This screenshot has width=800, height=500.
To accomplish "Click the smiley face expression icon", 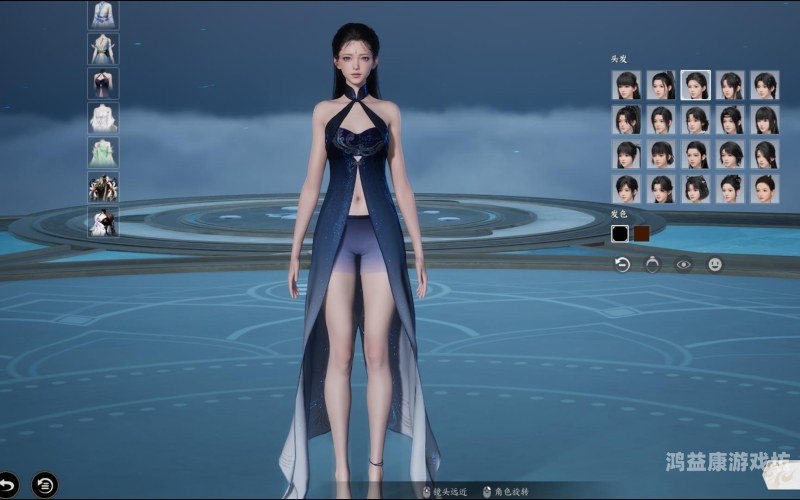I will 715,265.
